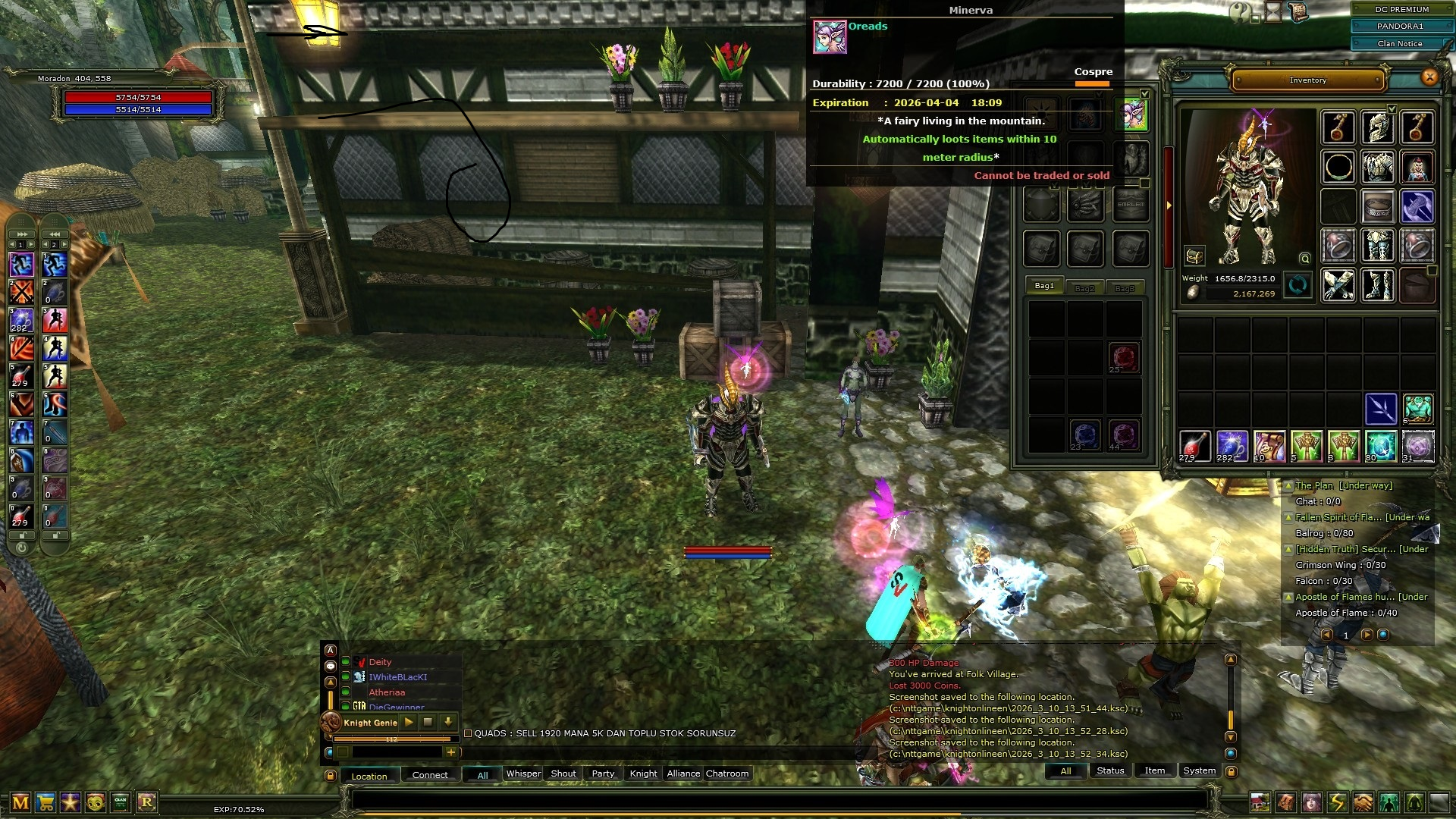Show the System log tab
Image resolution: width=1456 pixels, height=819 pixels.
tap(1199, 770)
